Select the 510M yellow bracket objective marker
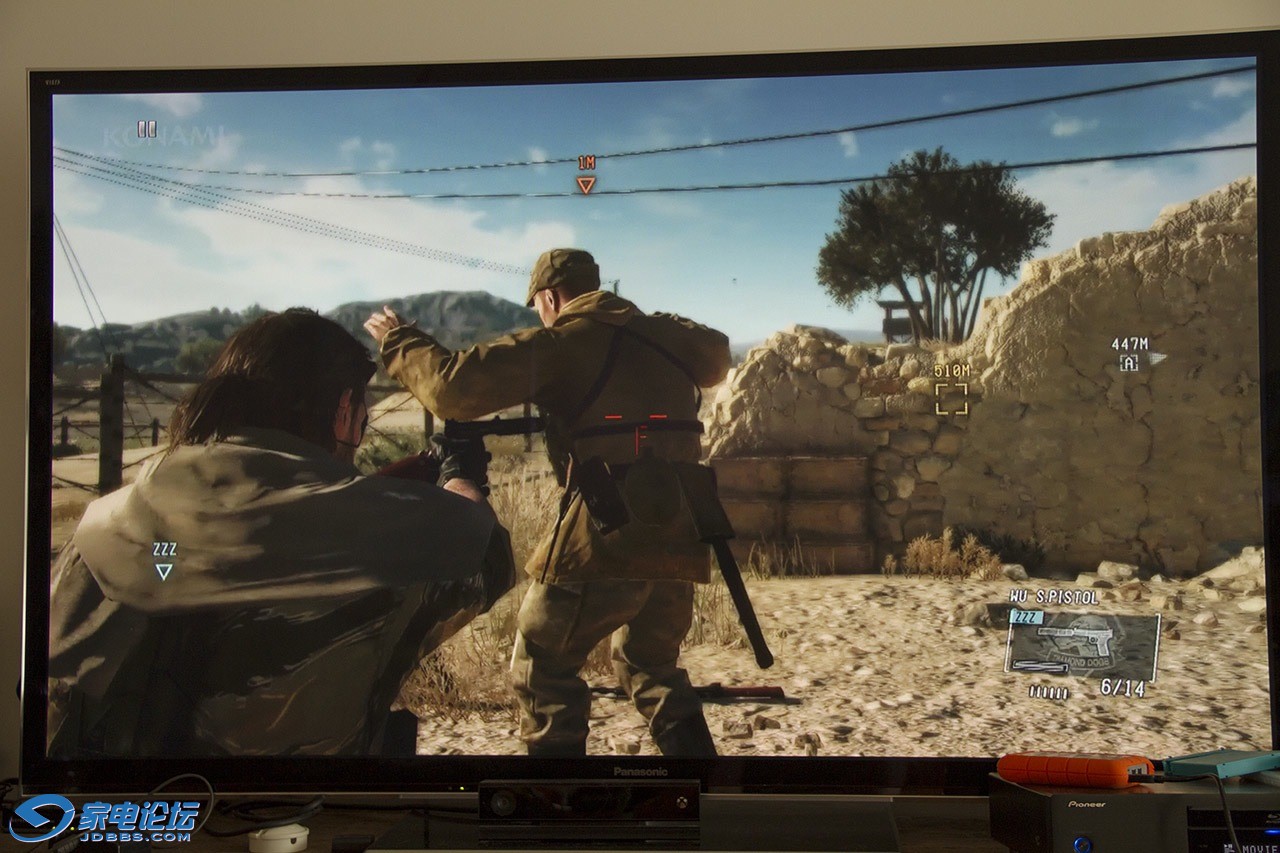 951,398
